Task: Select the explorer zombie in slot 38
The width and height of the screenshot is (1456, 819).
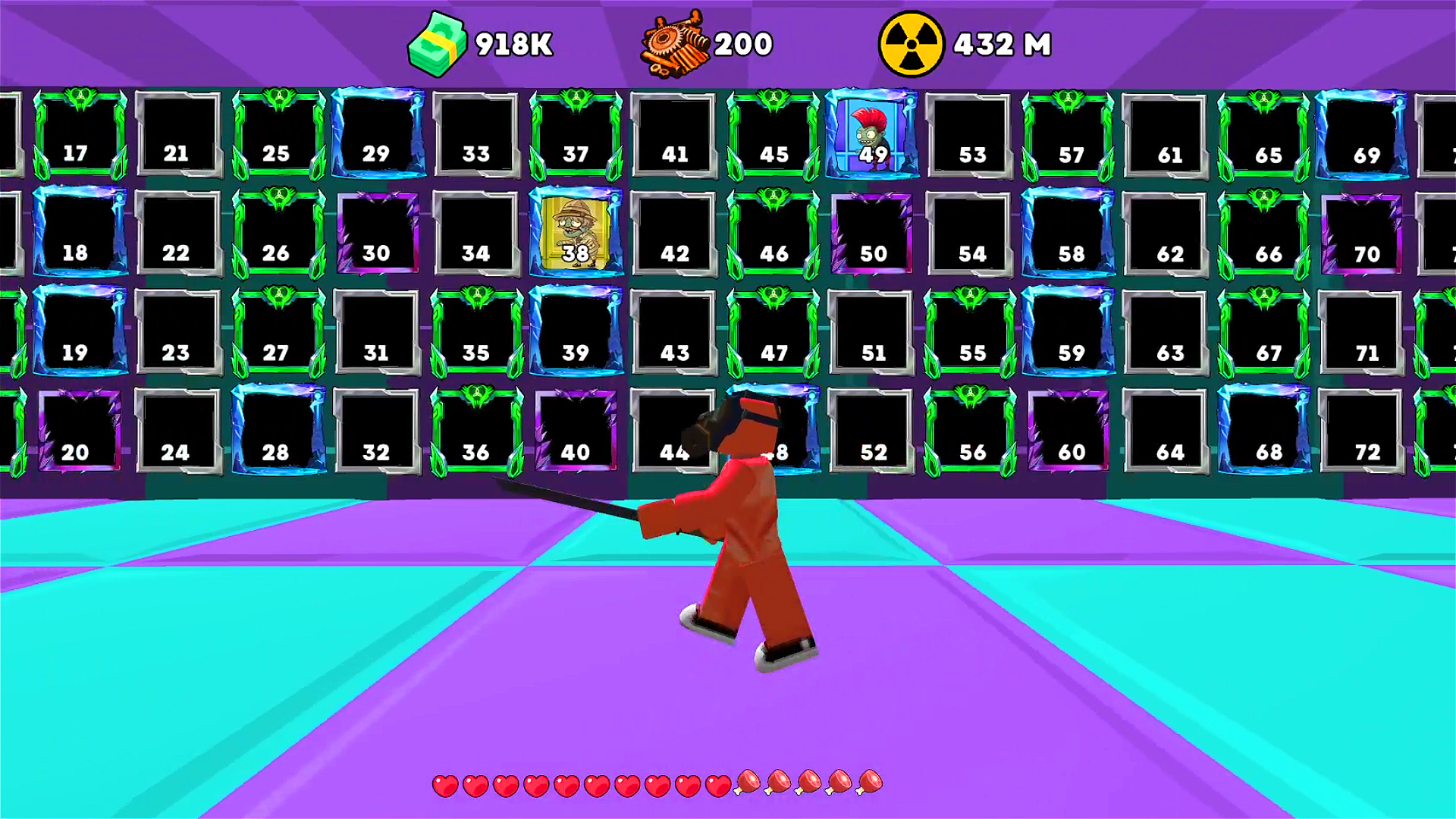Action: coord(574,231)
